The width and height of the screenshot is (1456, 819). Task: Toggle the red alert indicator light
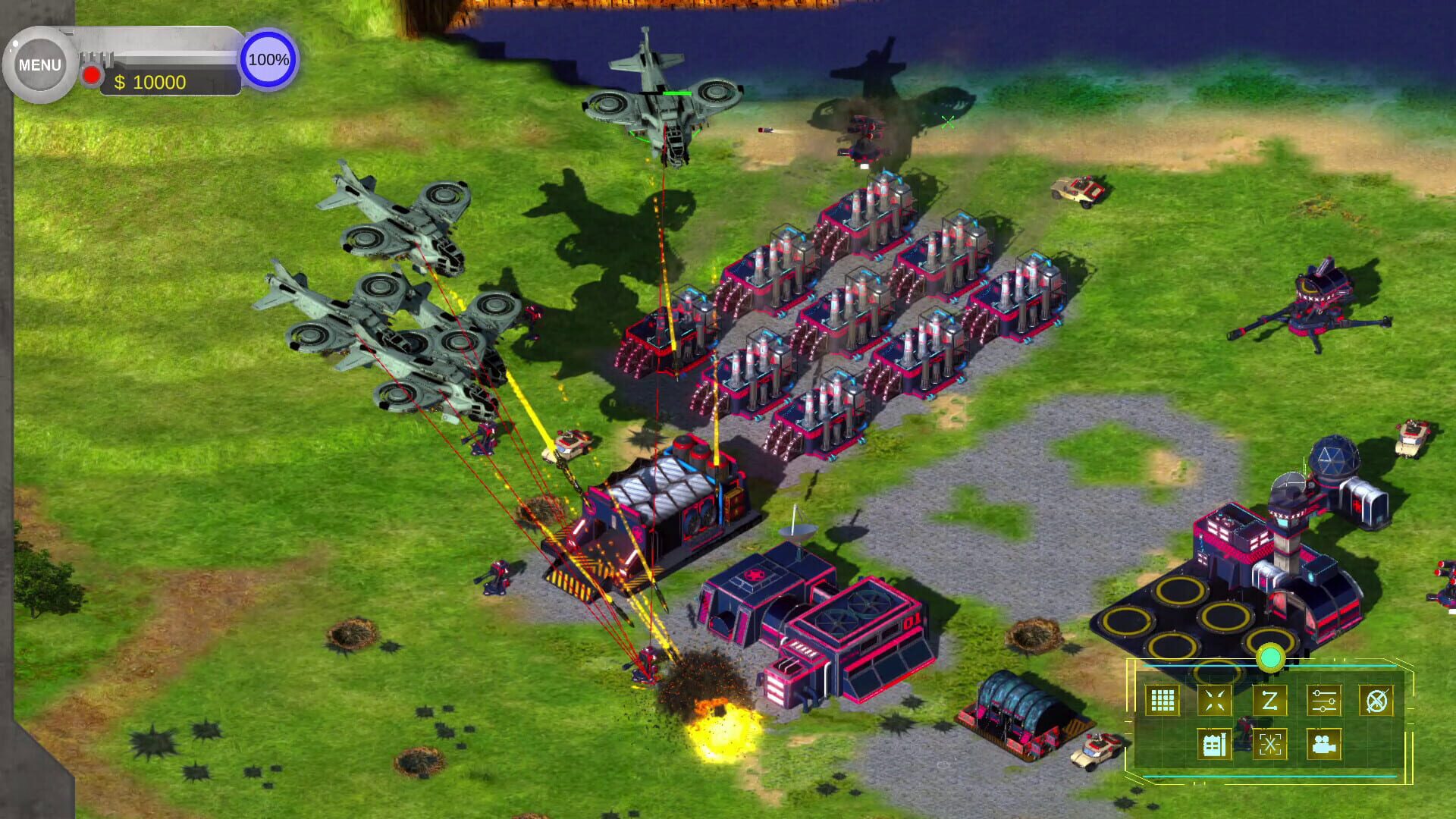[x=91, y=74]
